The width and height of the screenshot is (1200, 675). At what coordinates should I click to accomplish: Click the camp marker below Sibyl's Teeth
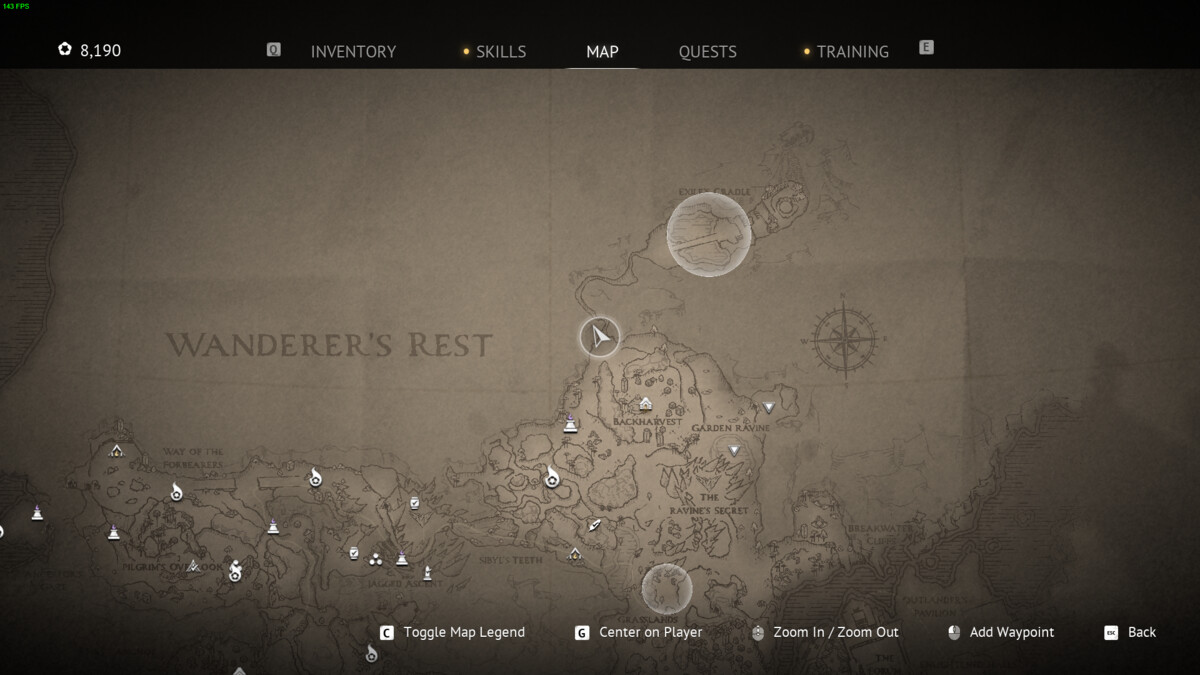575,554
